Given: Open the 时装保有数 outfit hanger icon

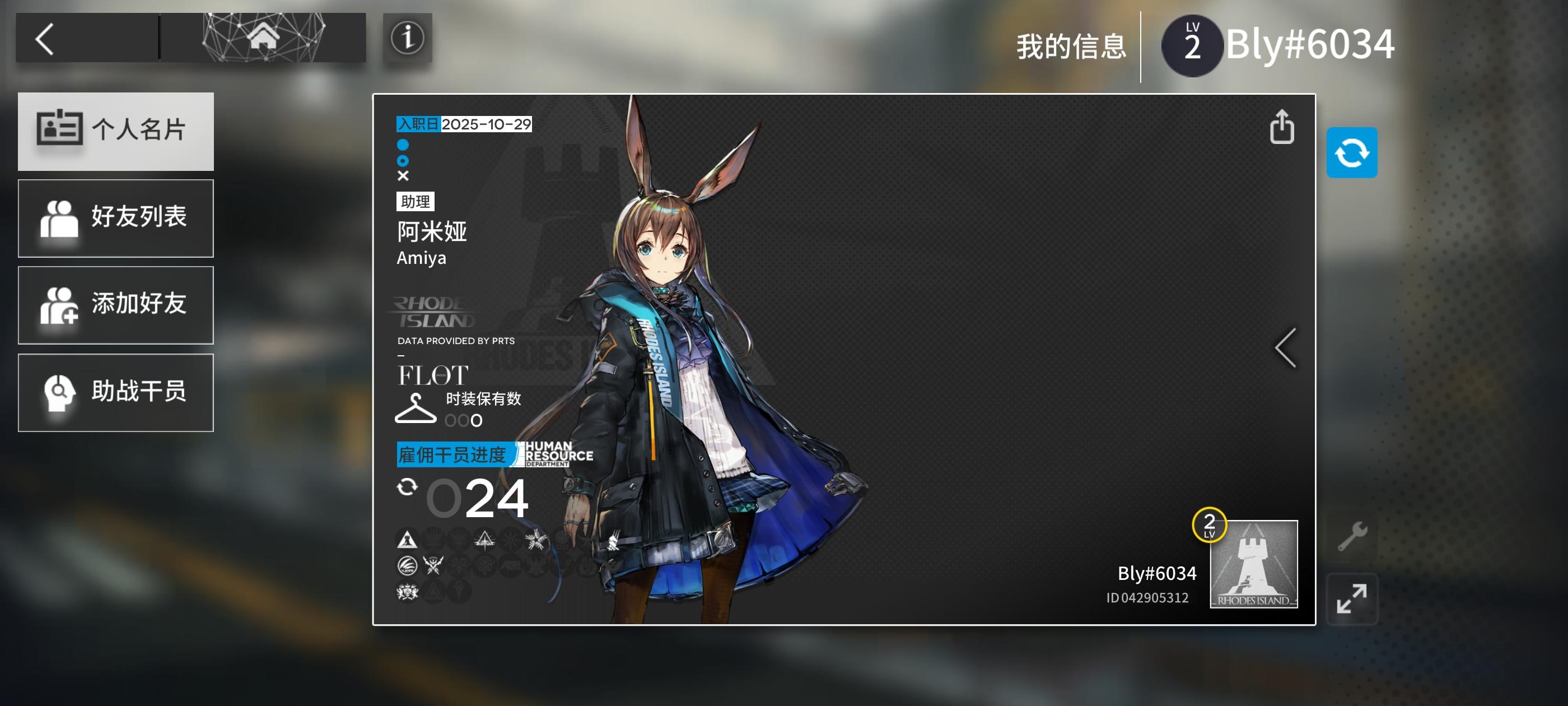Looking at the screenshot, I should tap(416, 408).
